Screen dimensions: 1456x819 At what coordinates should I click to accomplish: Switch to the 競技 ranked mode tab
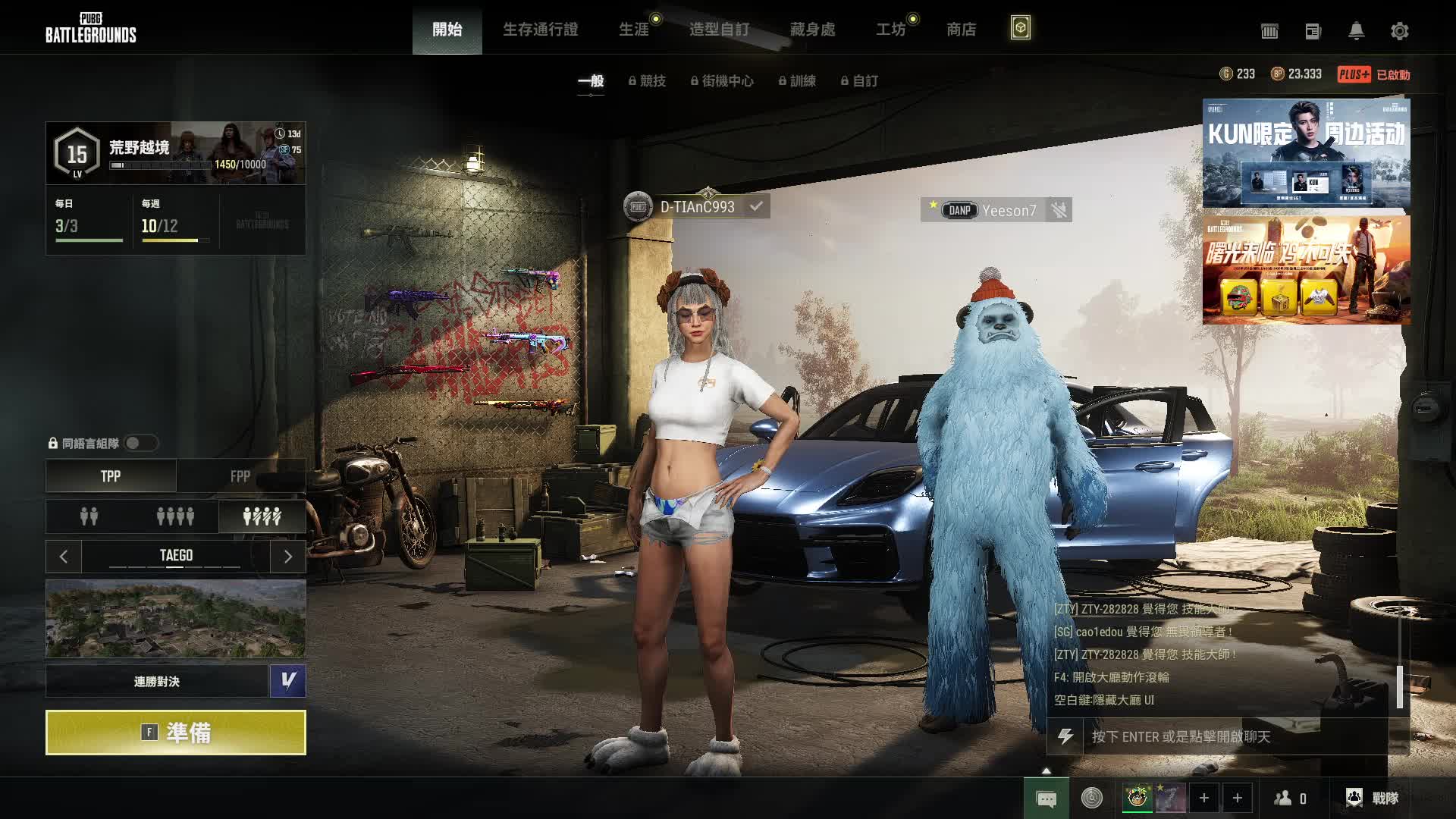(647, 81)
